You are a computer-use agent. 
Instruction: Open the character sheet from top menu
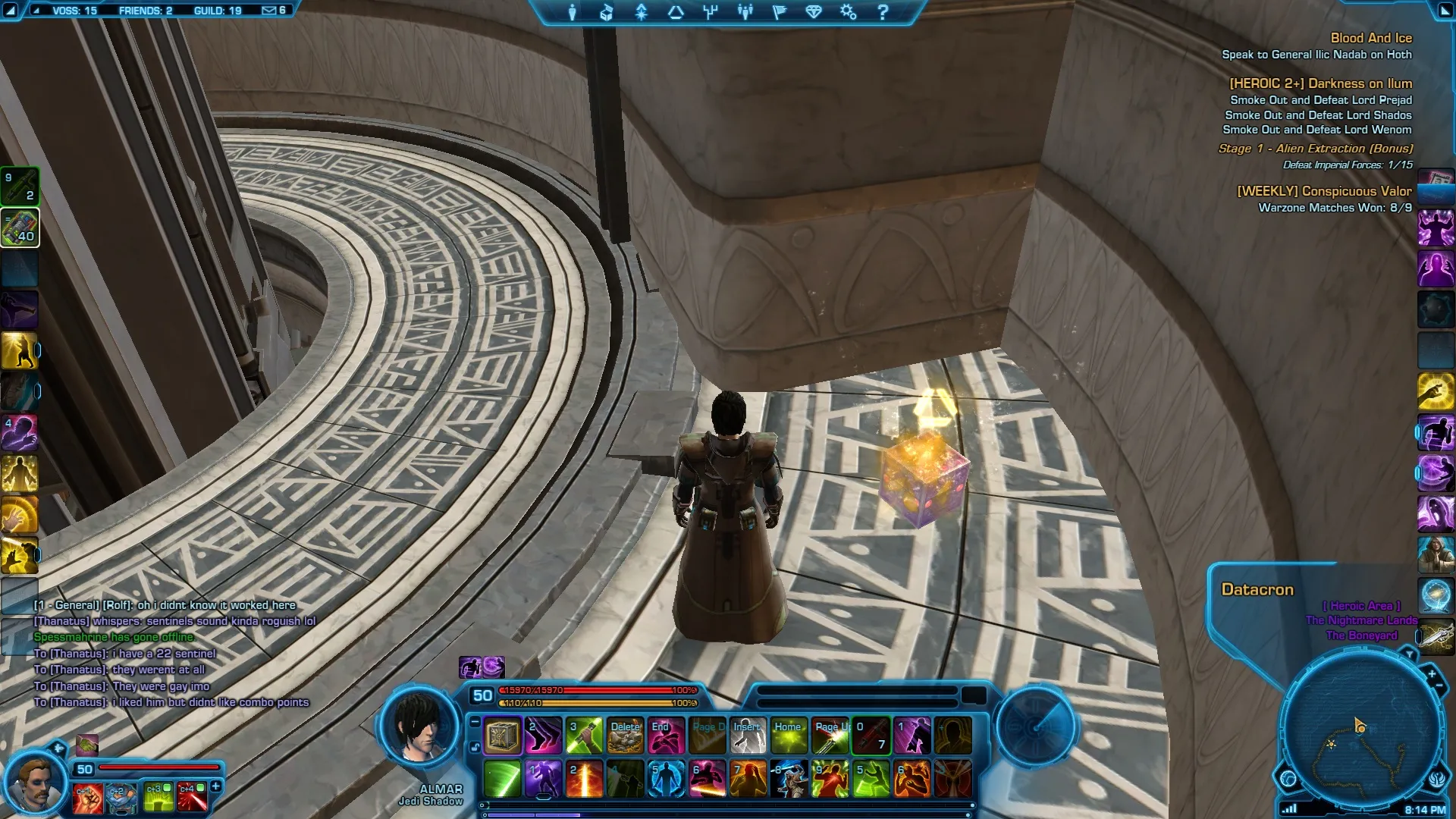click(x=572, y=12)
